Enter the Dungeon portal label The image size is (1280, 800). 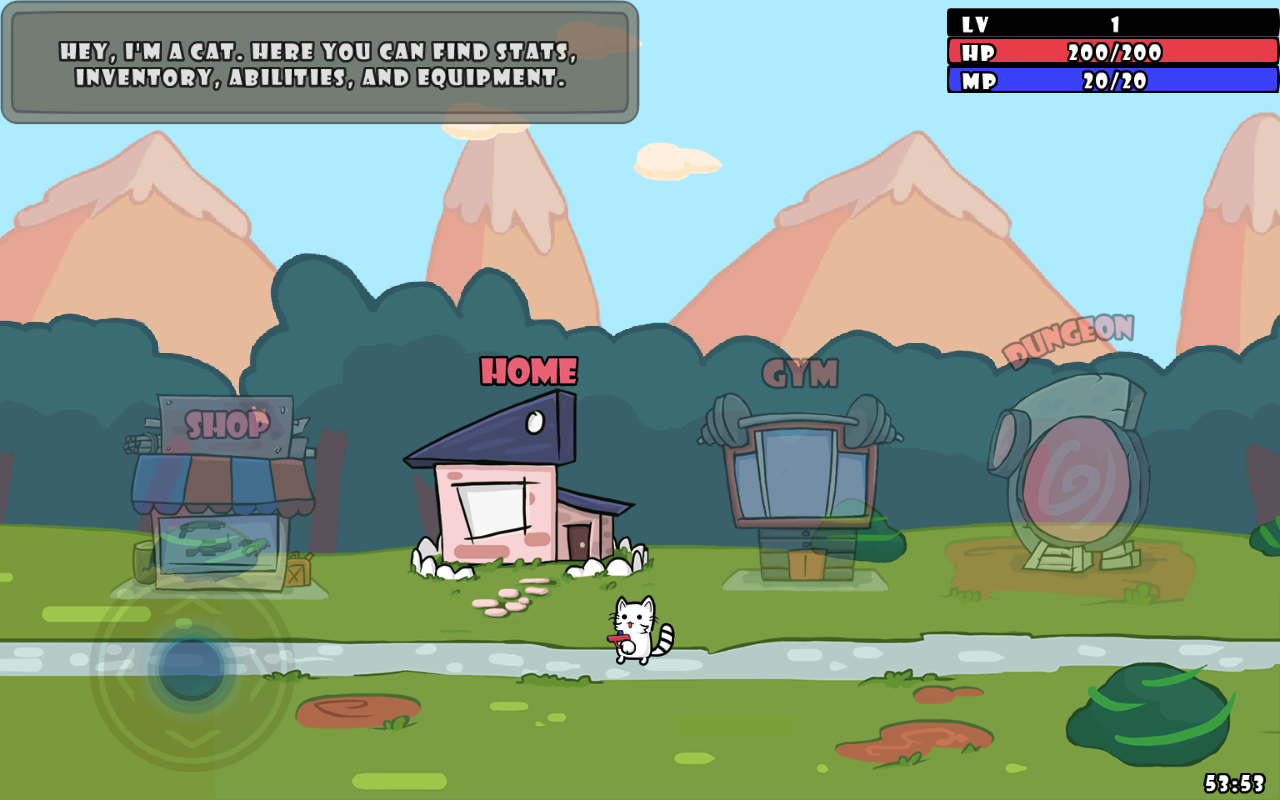(x=1068, y=340)
